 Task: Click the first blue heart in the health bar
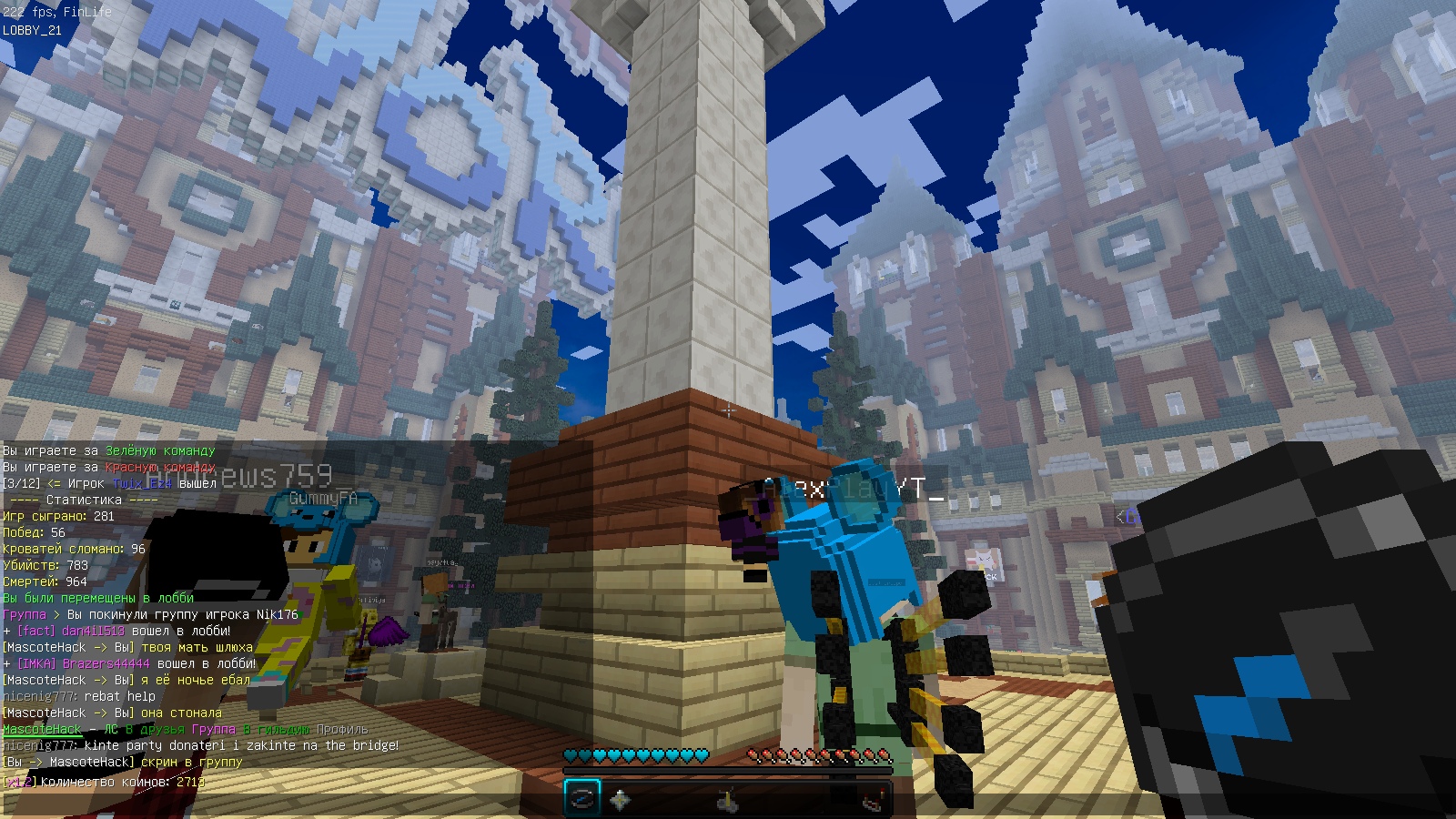[571, 754]
